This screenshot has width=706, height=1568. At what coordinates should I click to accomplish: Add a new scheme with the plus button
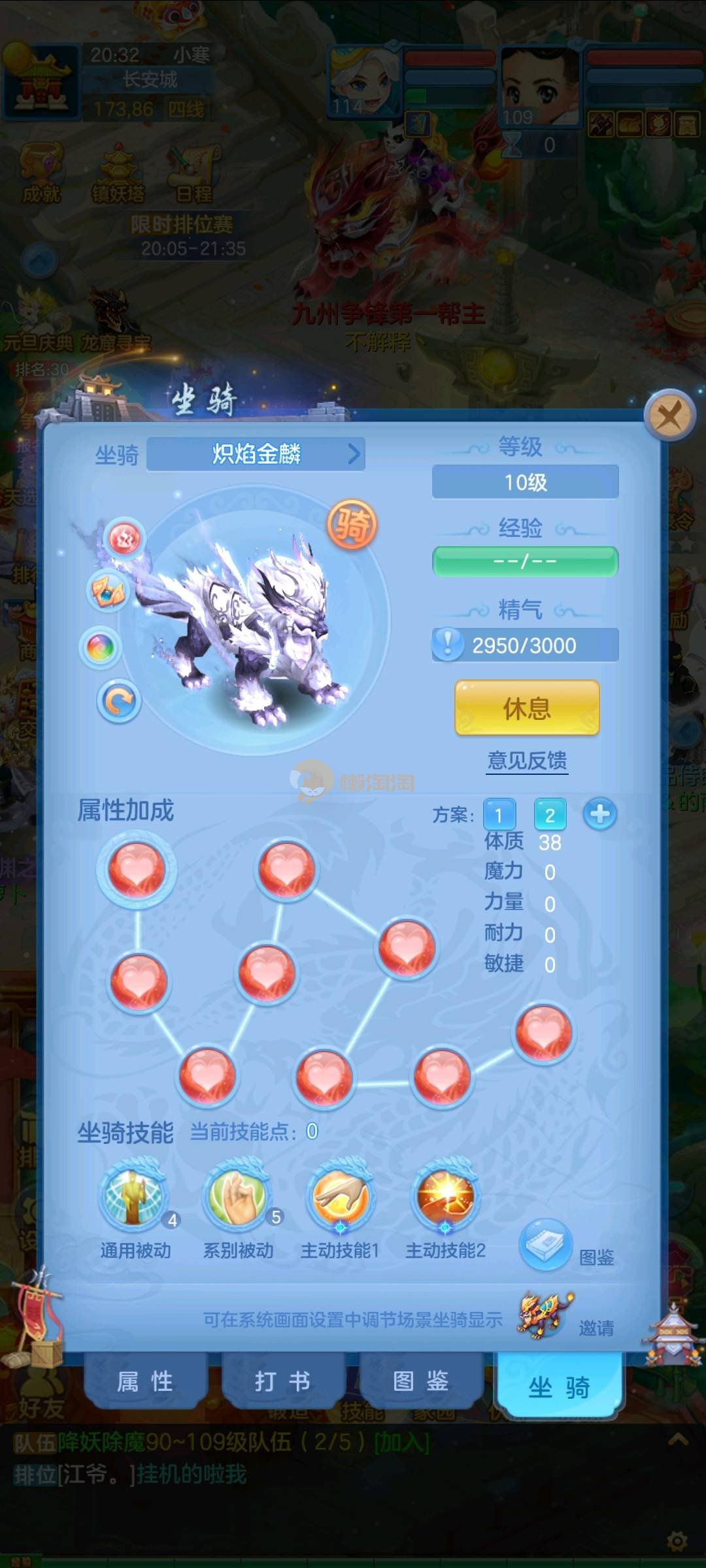coord(599,814)
